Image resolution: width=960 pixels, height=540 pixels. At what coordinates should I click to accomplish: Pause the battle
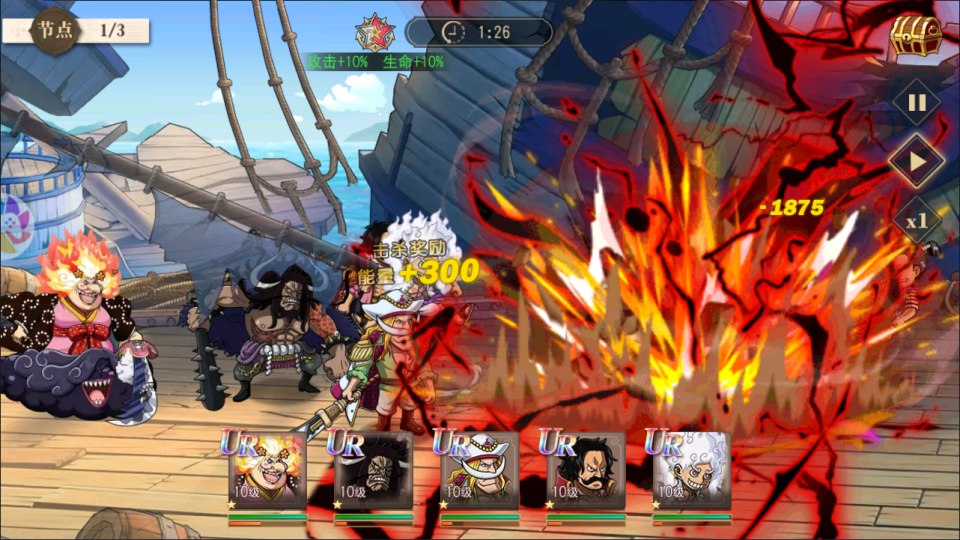click(916, 102)
